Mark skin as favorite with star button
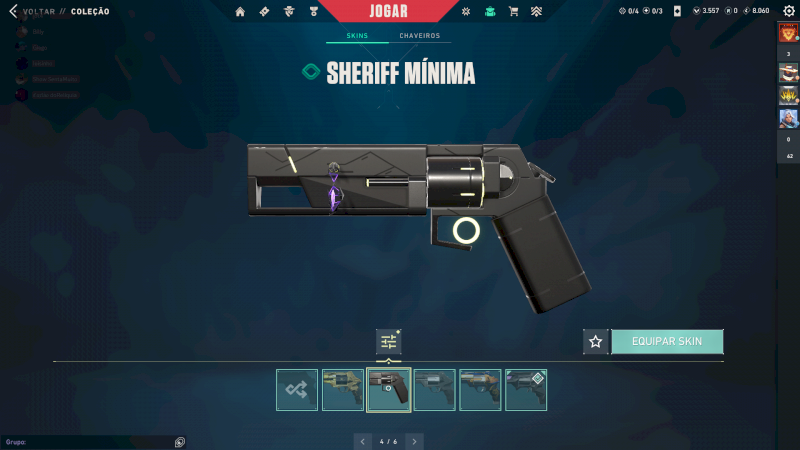Image resolution: width=800 pixels, height=450 pixels. (596, 341)
